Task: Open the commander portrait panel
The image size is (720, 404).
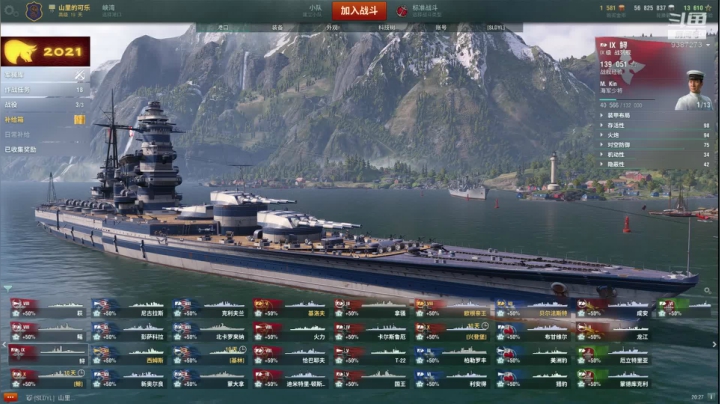Action: tap(693, 88)
